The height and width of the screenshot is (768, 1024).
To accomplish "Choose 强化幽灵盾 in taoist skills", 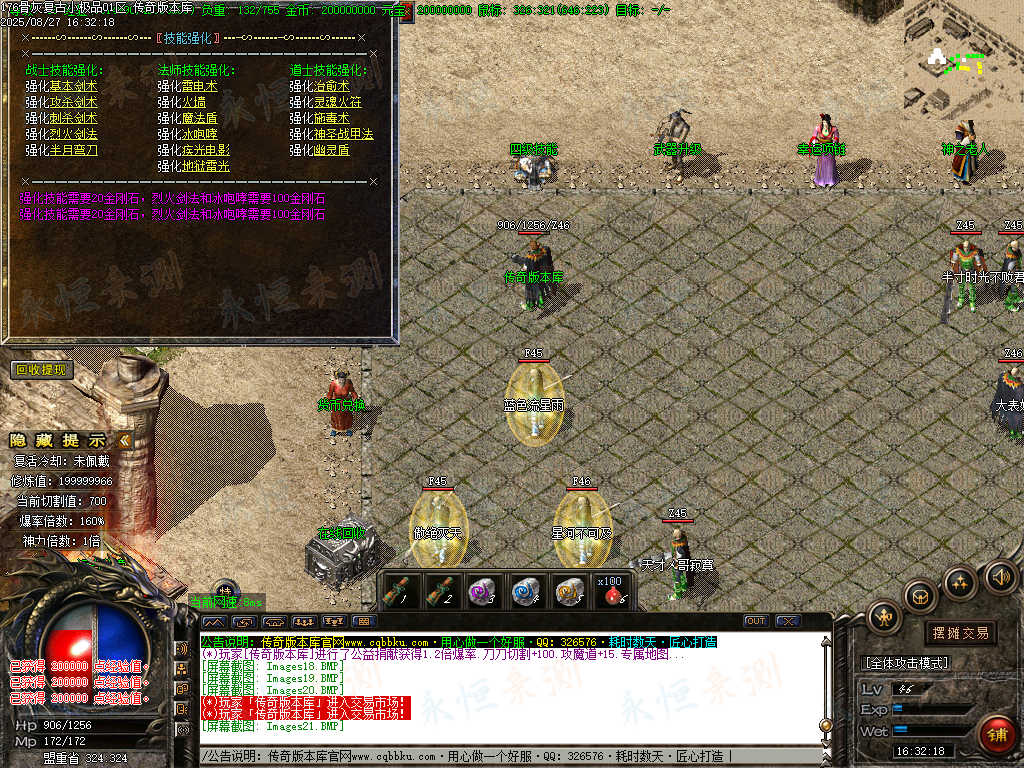I will click(319, 150).
